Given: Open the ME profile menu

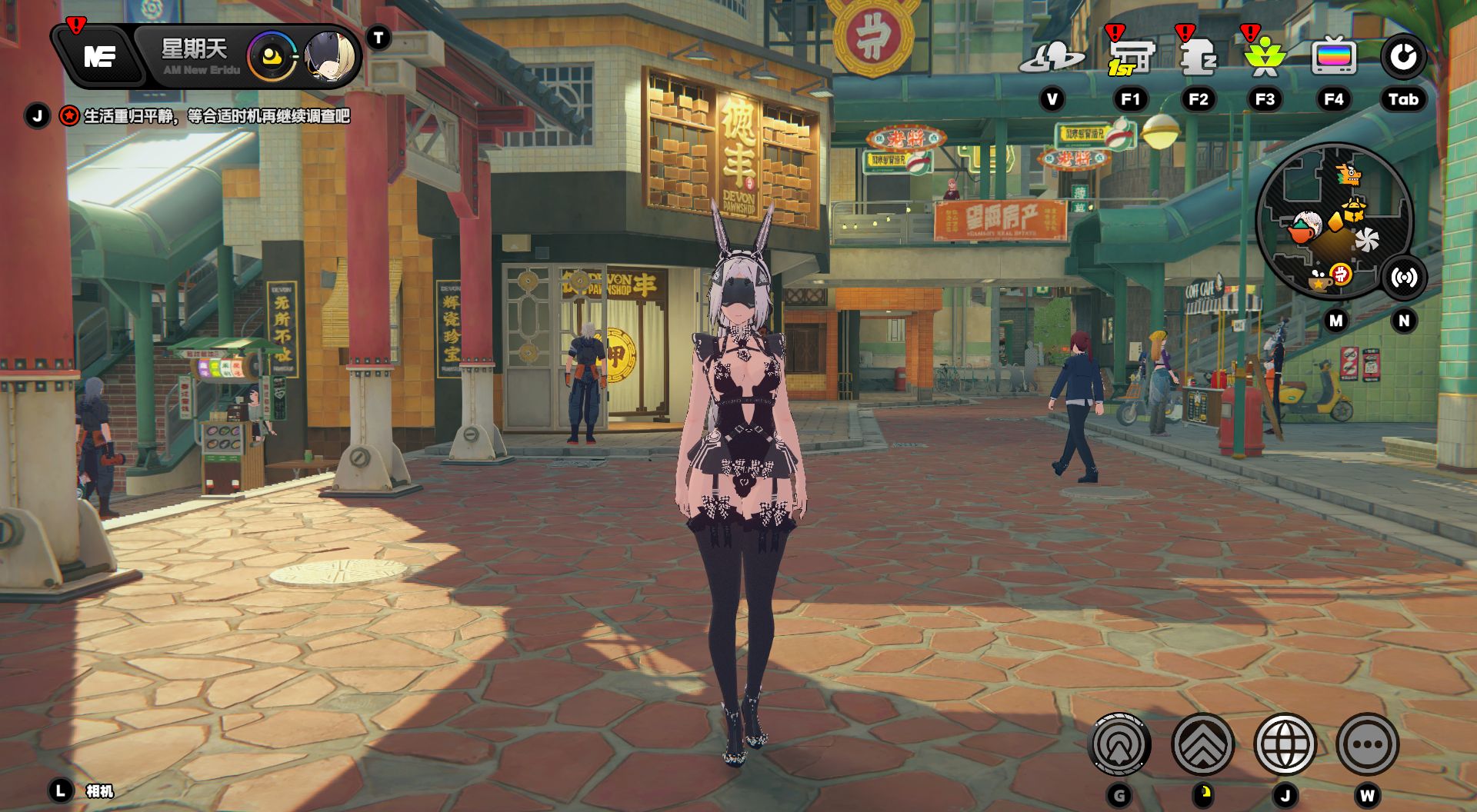Looking at the screenshot, I should 99,56.
